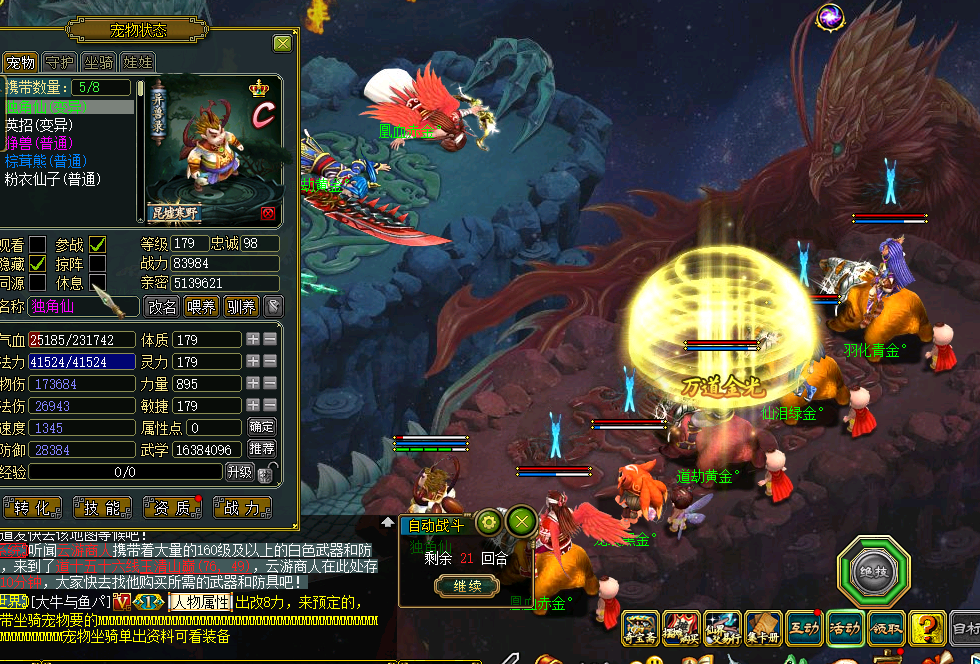
Task: Toggle the 参战 checkbox
Action: [x=97, y=245]
